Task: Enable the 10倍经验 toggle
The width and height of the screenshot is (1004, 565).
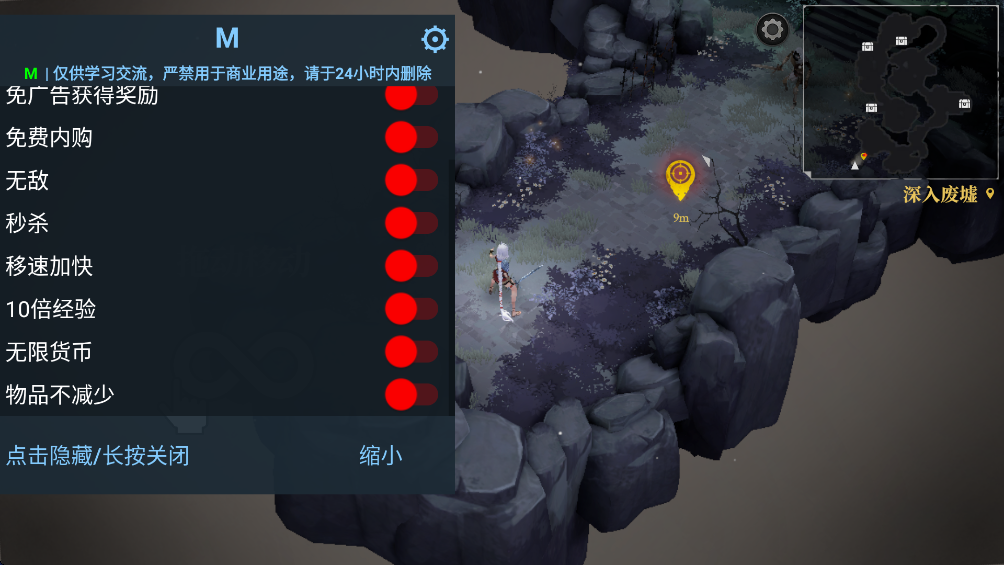Action: pos(411,309)
